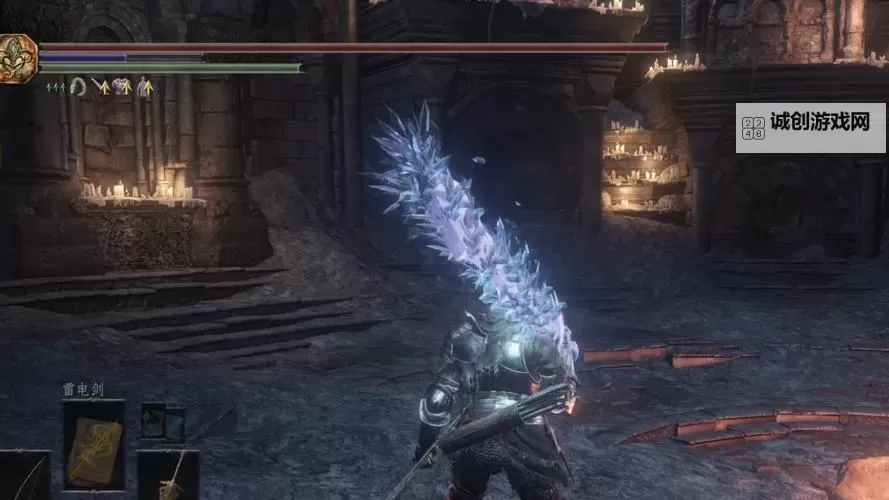Click the armor defense-up buff icon

coord(122,87)
